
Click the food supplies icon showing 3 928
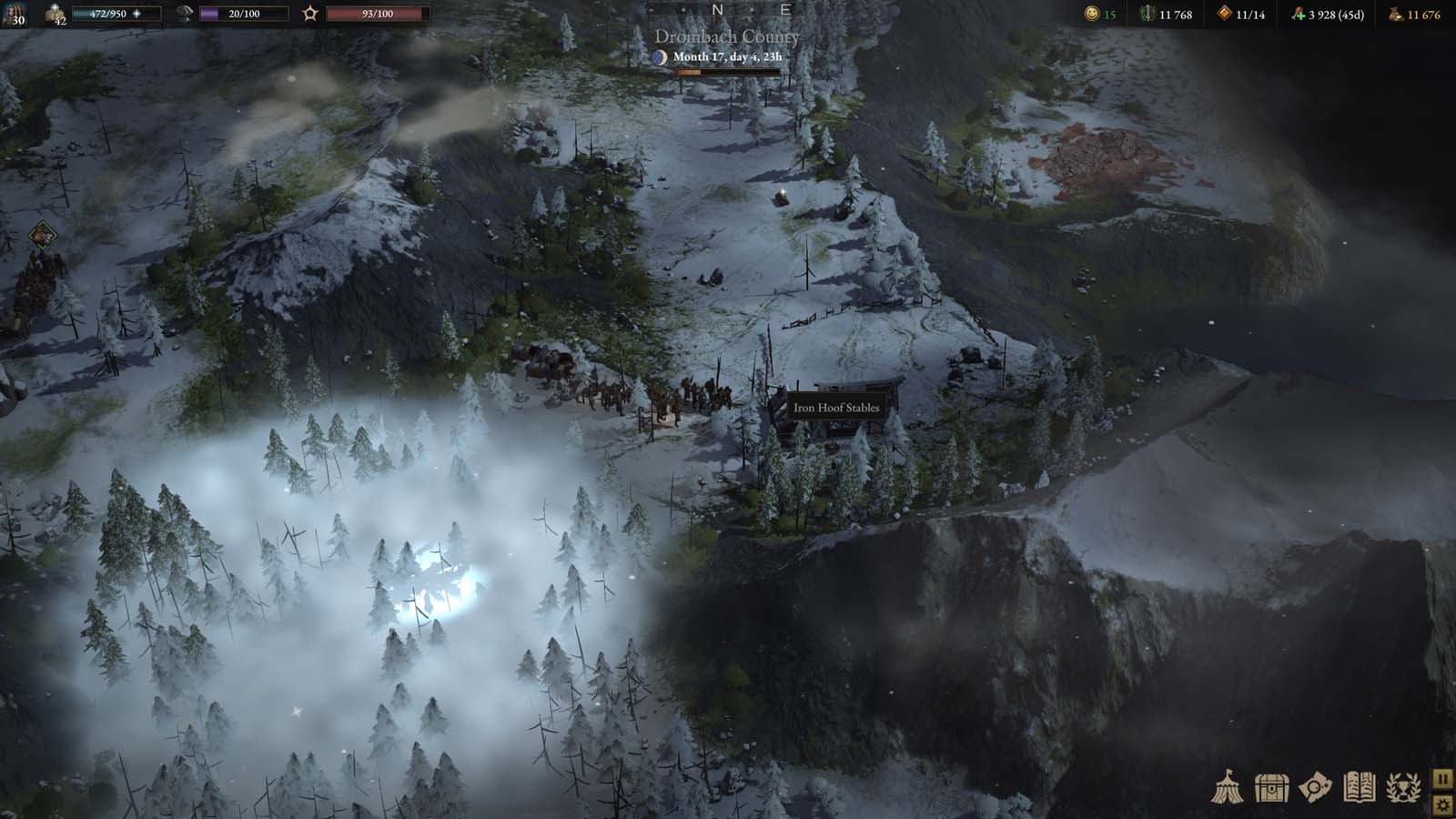1296,15
